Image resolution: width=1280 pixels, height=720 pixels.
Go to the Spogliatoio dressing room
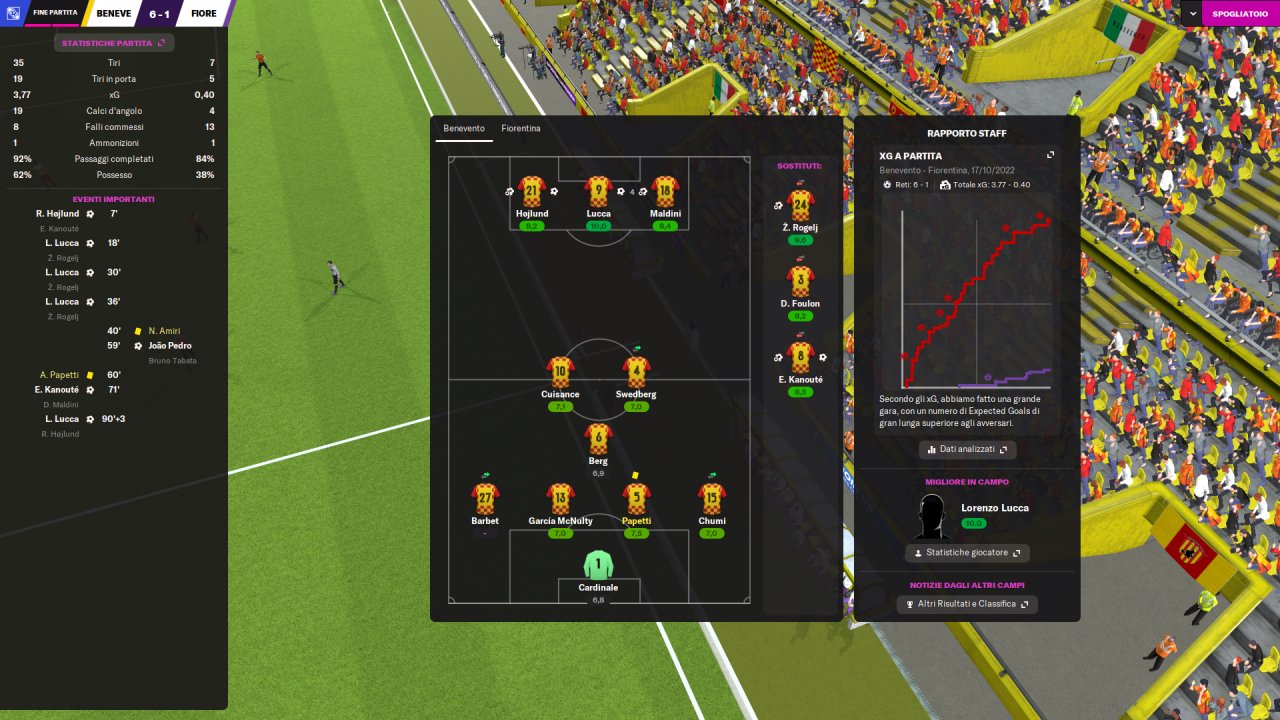1239,14
